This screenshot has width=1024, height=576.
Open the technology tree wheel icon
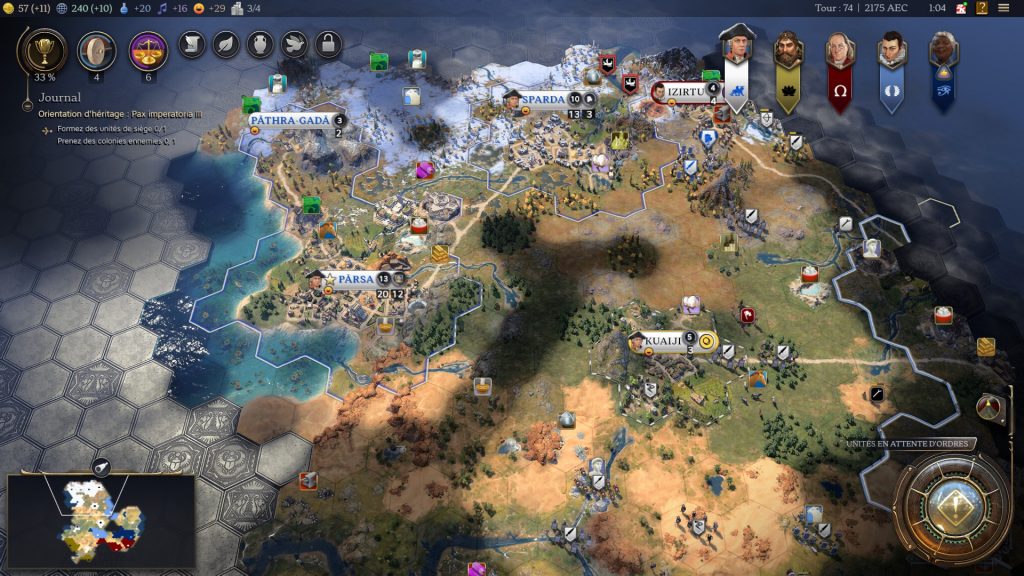pos(97,50)
